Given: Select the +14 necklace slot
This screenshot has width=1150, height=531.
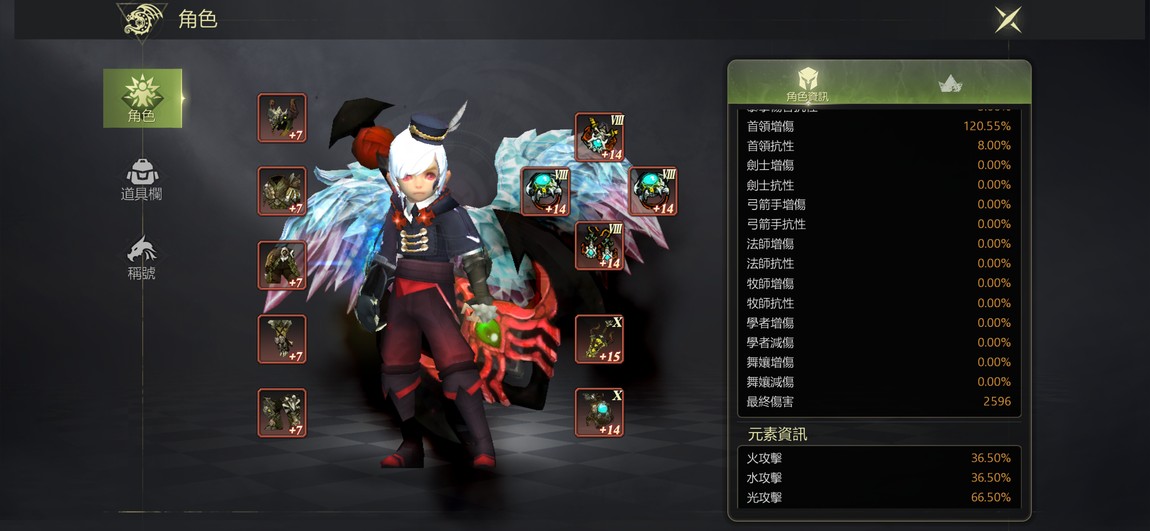Looking at the screenshot, I should [599, 137].
